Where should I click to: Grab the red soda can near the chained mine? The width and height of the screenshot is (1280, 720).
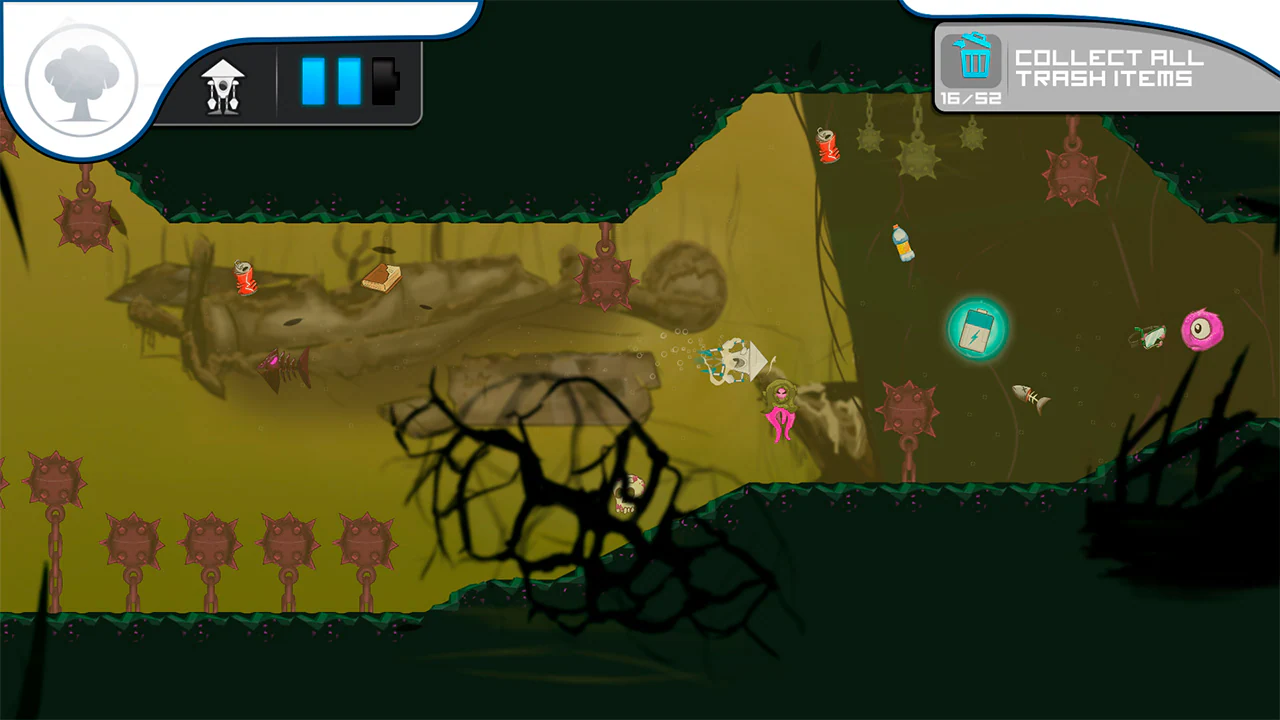click(x=829, y=145)
